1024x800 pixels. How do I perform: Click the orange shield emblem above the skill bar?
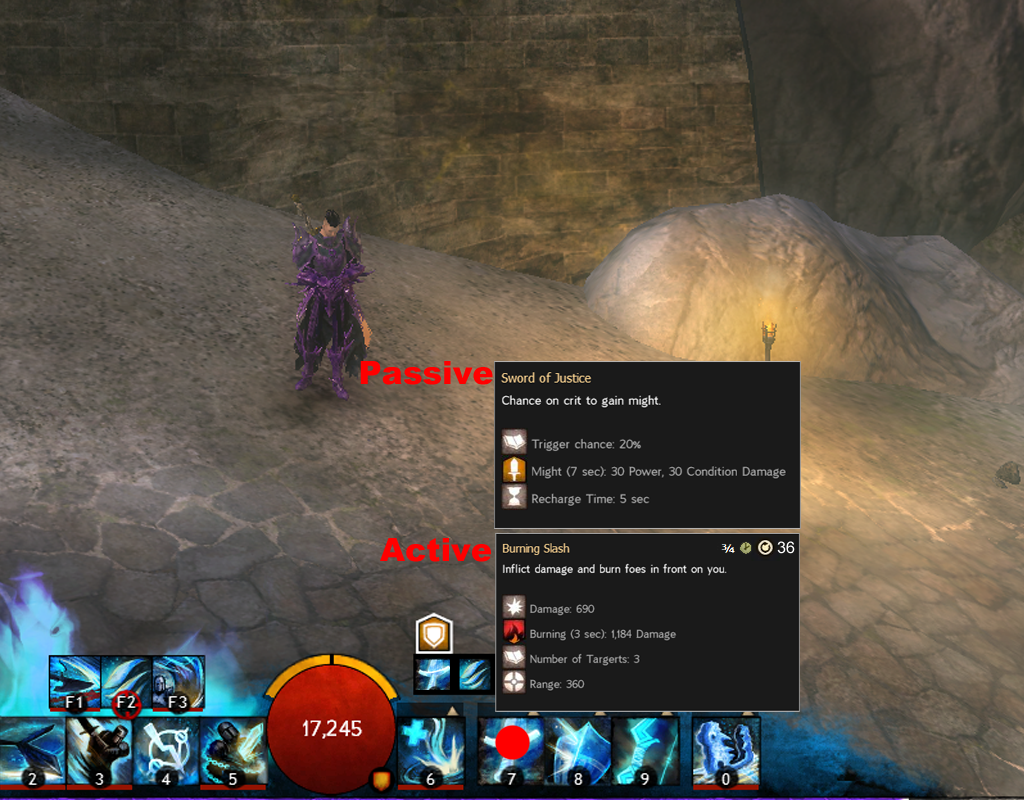point(435,634)
